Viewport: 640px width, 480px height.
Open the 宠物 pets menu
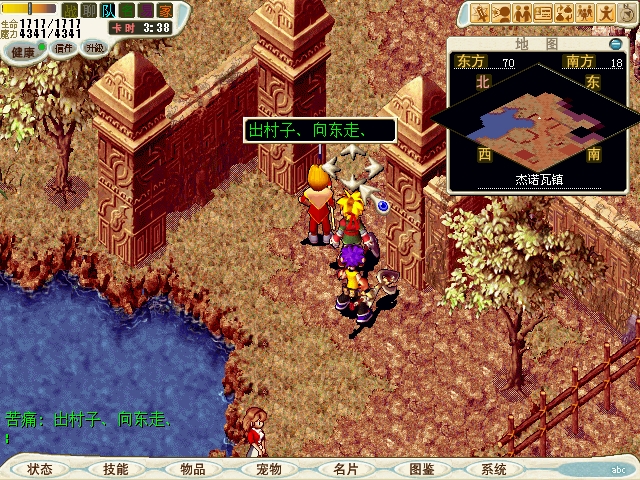(268, 469)
